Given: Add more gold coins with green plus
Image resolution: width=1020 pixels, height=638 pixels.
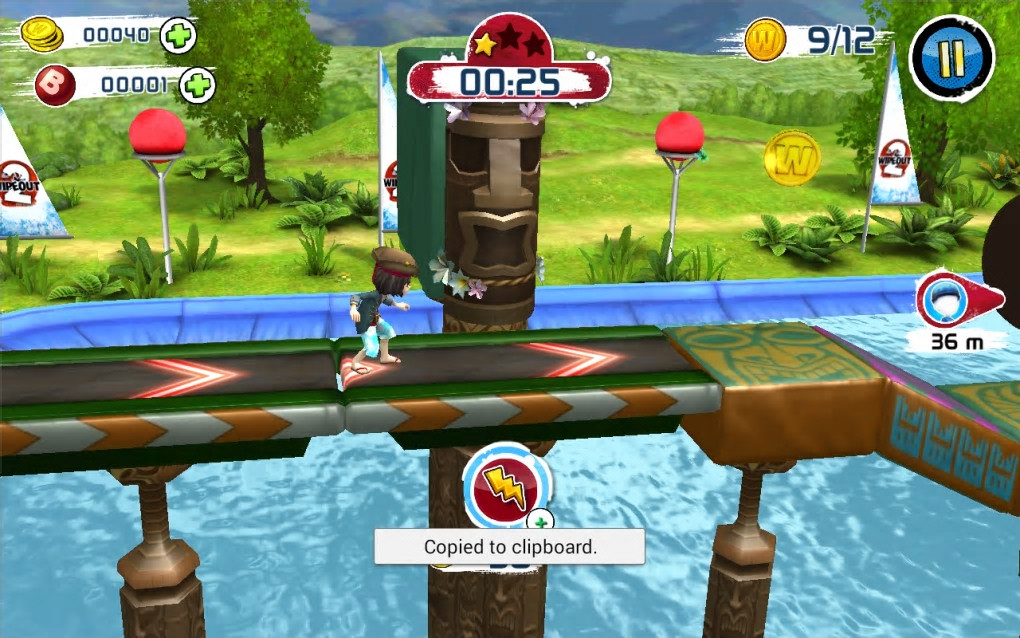Looking at the screenshot, I should coord(179,36).
